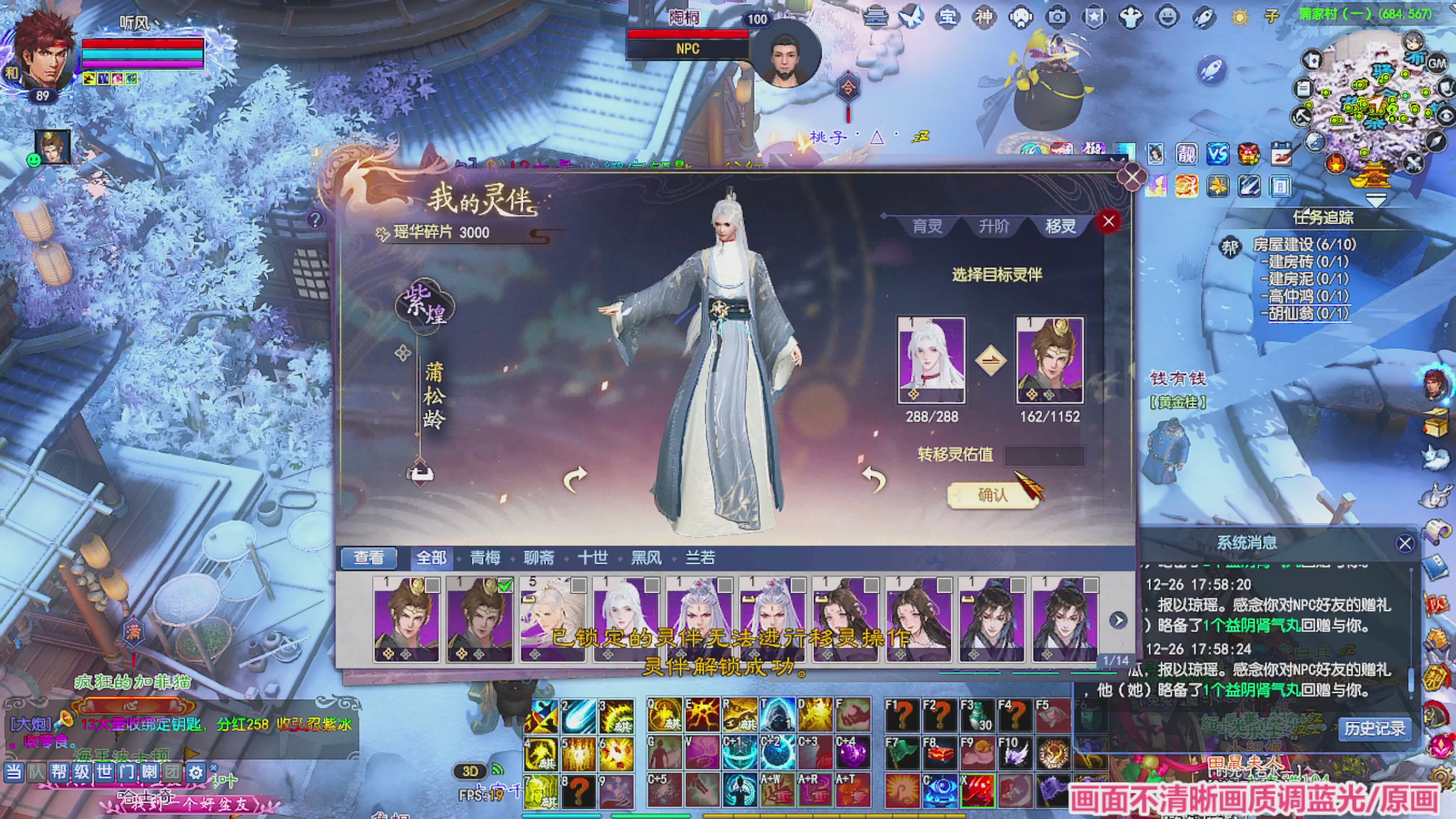This screenshot has width=1456, height=819.
Task: Uncheck the green checkmark on the second companion card
Action: click(x=506, y=586)
